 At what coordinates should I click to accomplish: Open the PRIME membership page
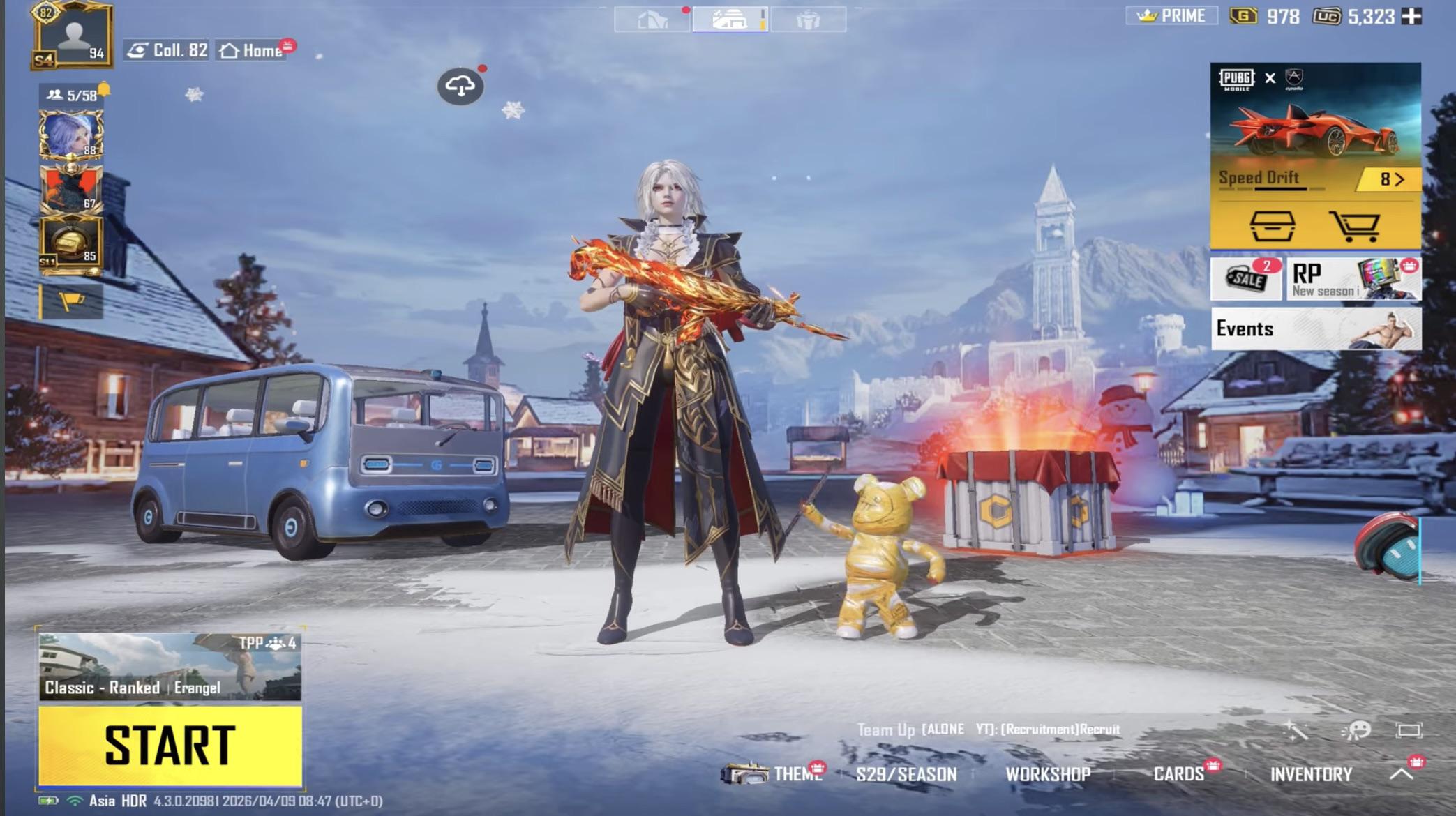pyautogui.click(x=1171, y=16)
